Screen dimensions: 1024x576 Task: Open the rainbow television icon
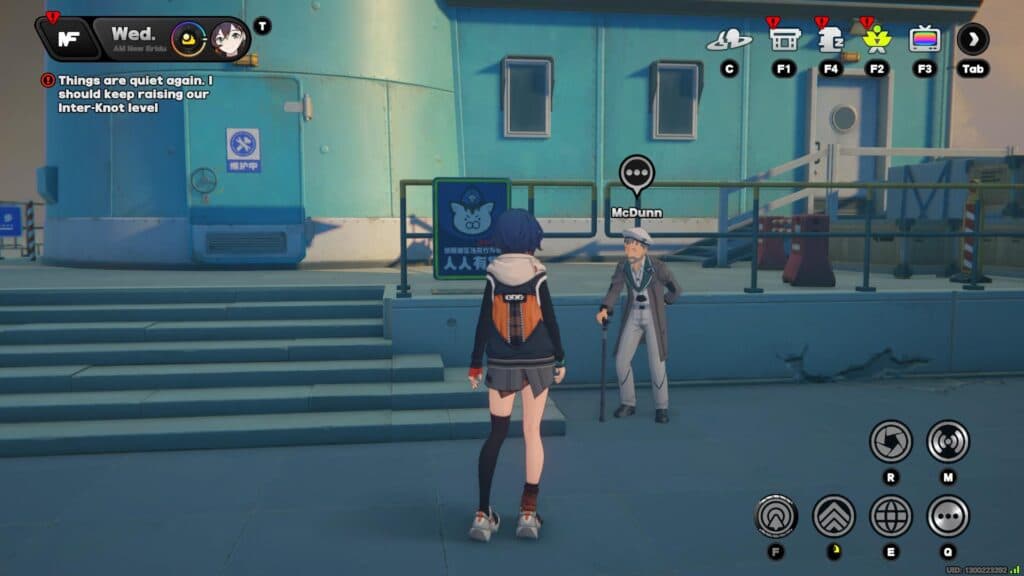click(x=925, y=39)
